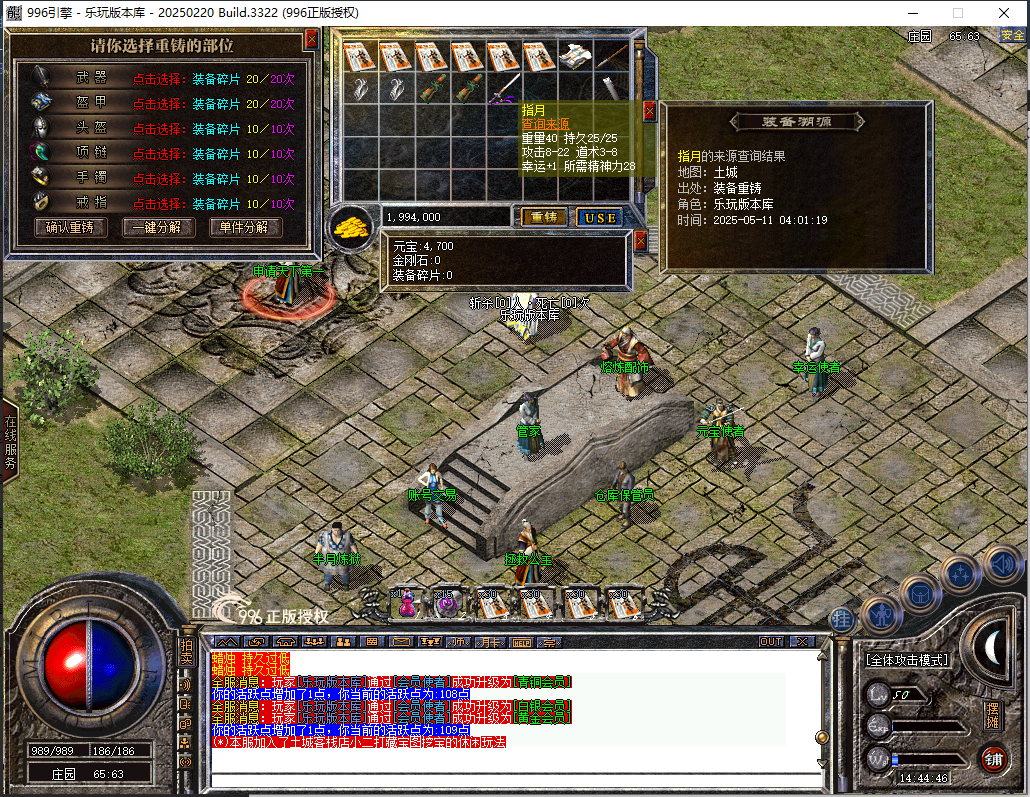Click the 摆摊 stall button
This screenshot has height=797, width=1030.
(x=992, y=715)
